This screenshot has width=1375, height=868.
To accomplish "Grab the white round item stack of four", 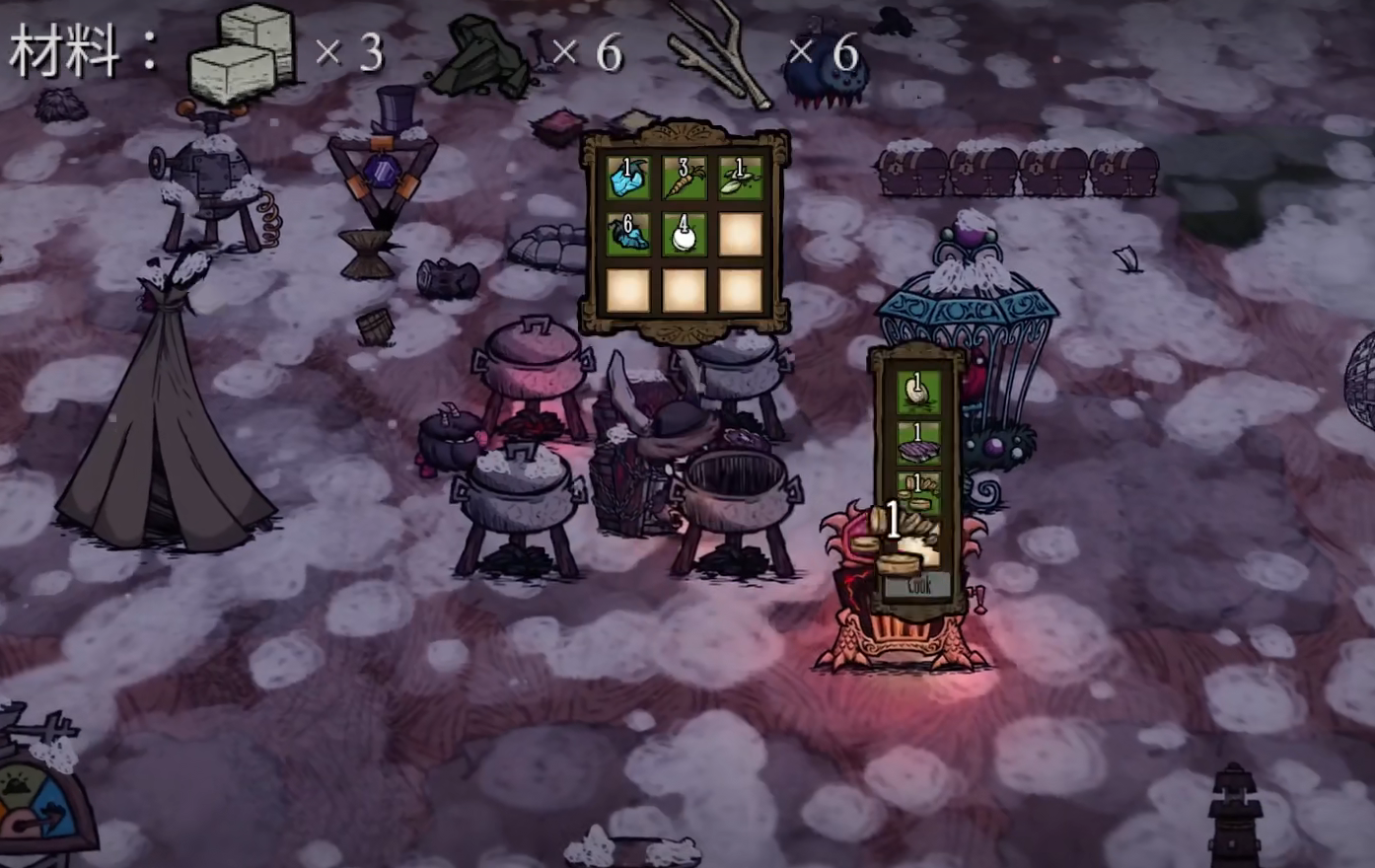I will (685, 235).
